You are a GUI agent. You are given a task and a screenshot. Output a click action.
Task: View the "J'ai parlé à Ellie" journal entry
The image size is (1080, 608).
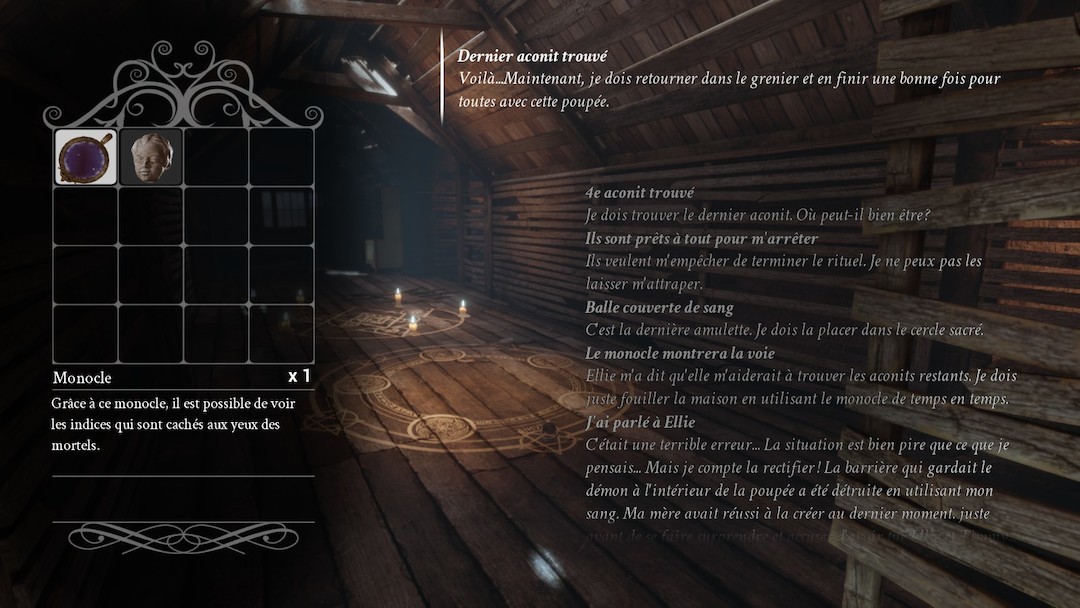[x=640, y=422]
